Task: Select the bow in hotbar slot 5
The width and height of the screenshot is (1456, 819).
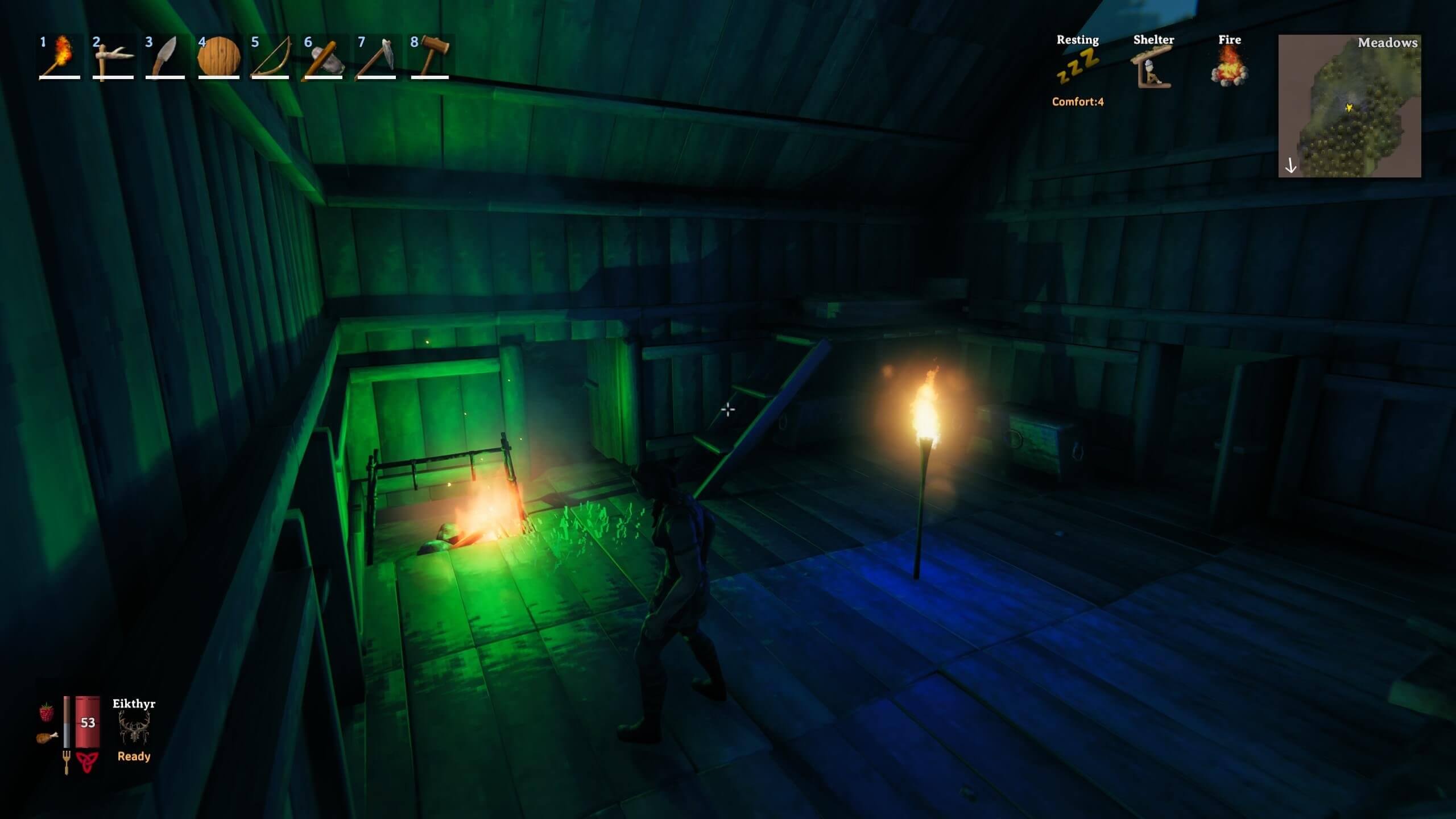Action: tap(271, 57)
